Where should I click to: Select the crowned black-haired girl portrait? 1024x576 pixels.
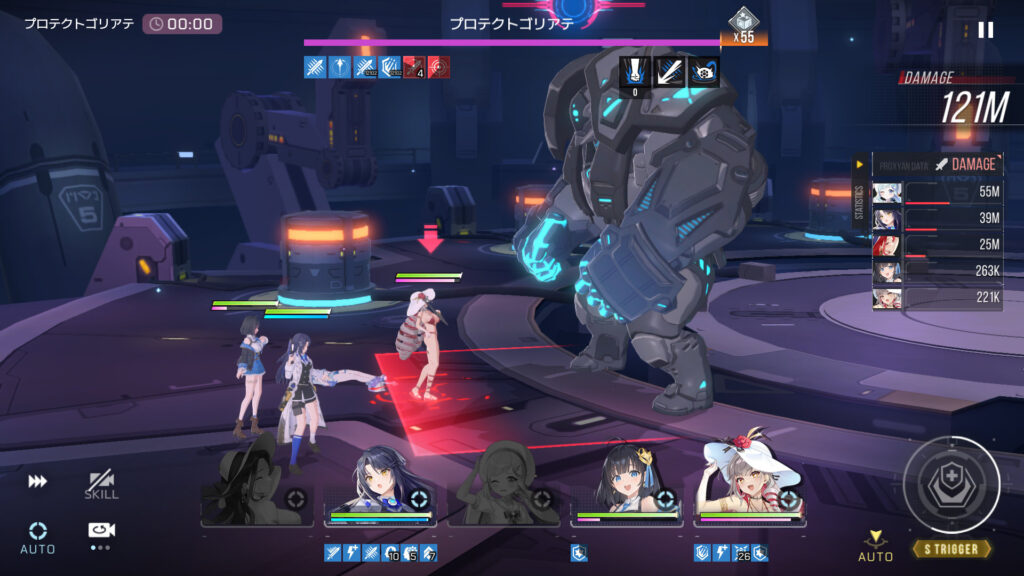[627, 482]
